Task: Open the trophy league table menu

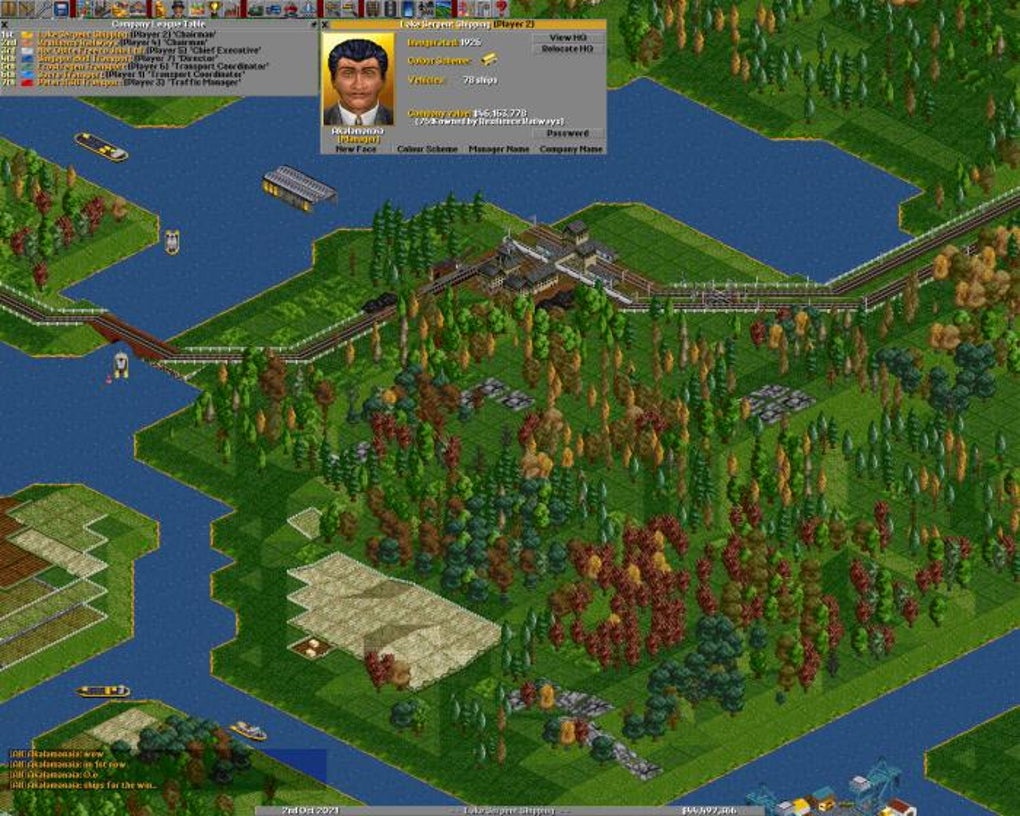Action: (213, 9)
